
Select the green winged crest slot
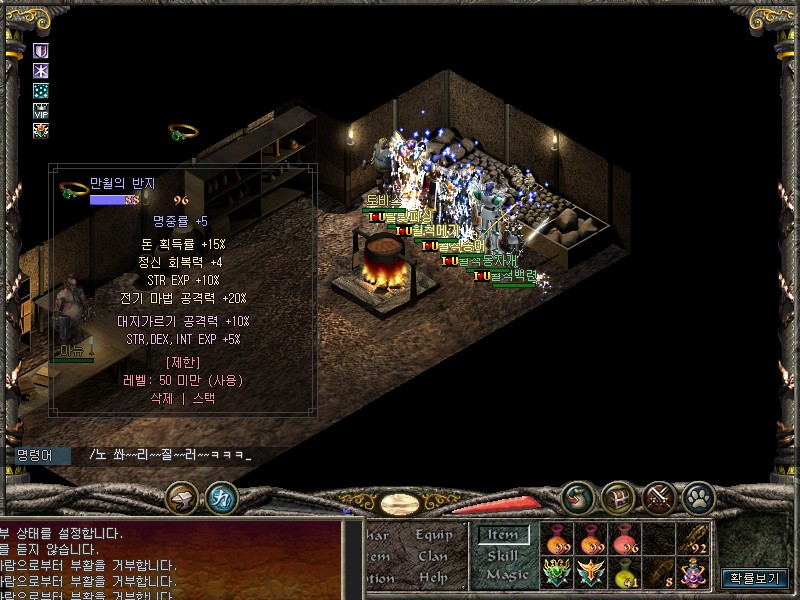click(x=558, y=573)
